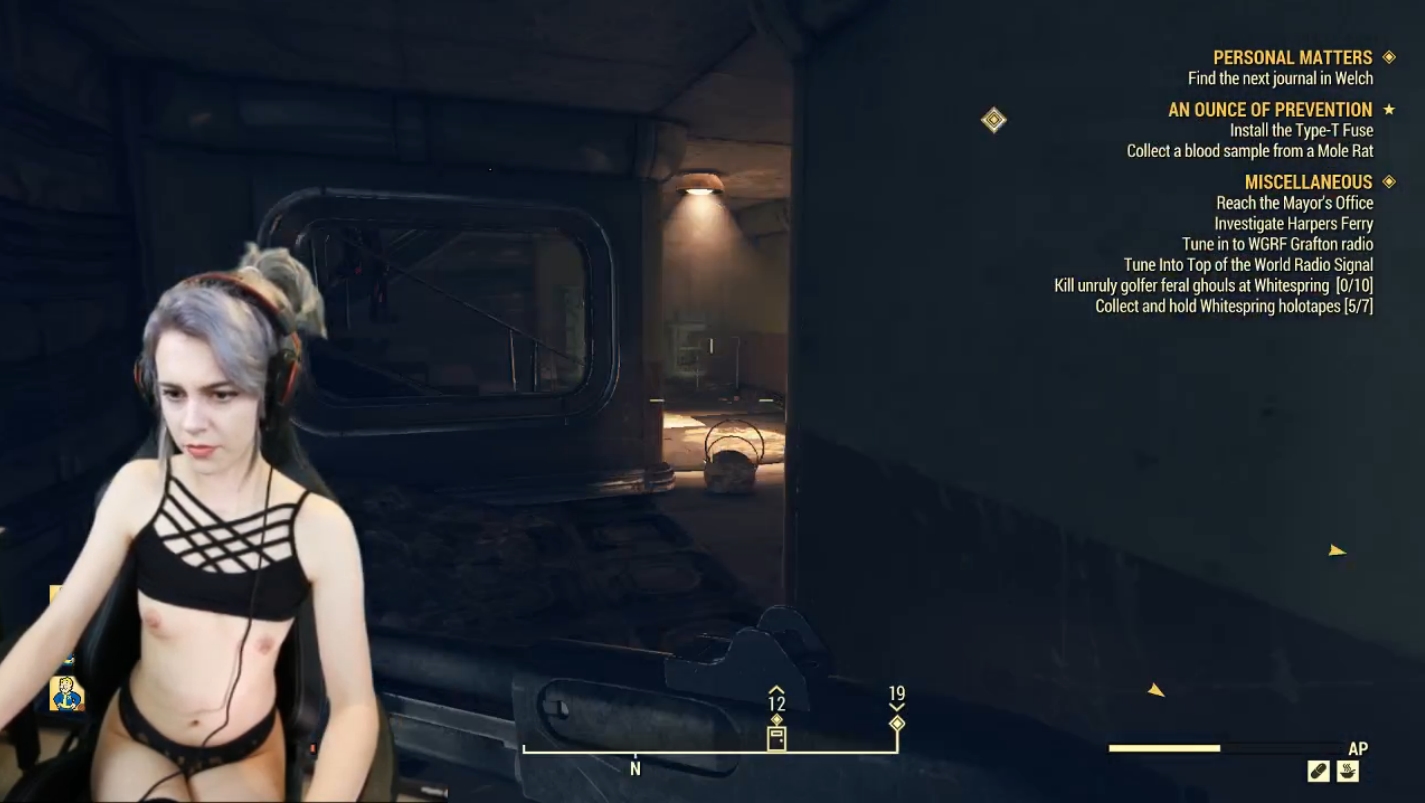Image resolution: width=1425 pixels, height=803 pixels.
Task: Choose the Install the Type-T Fuse objective
Action: [x=1301, y=130]
